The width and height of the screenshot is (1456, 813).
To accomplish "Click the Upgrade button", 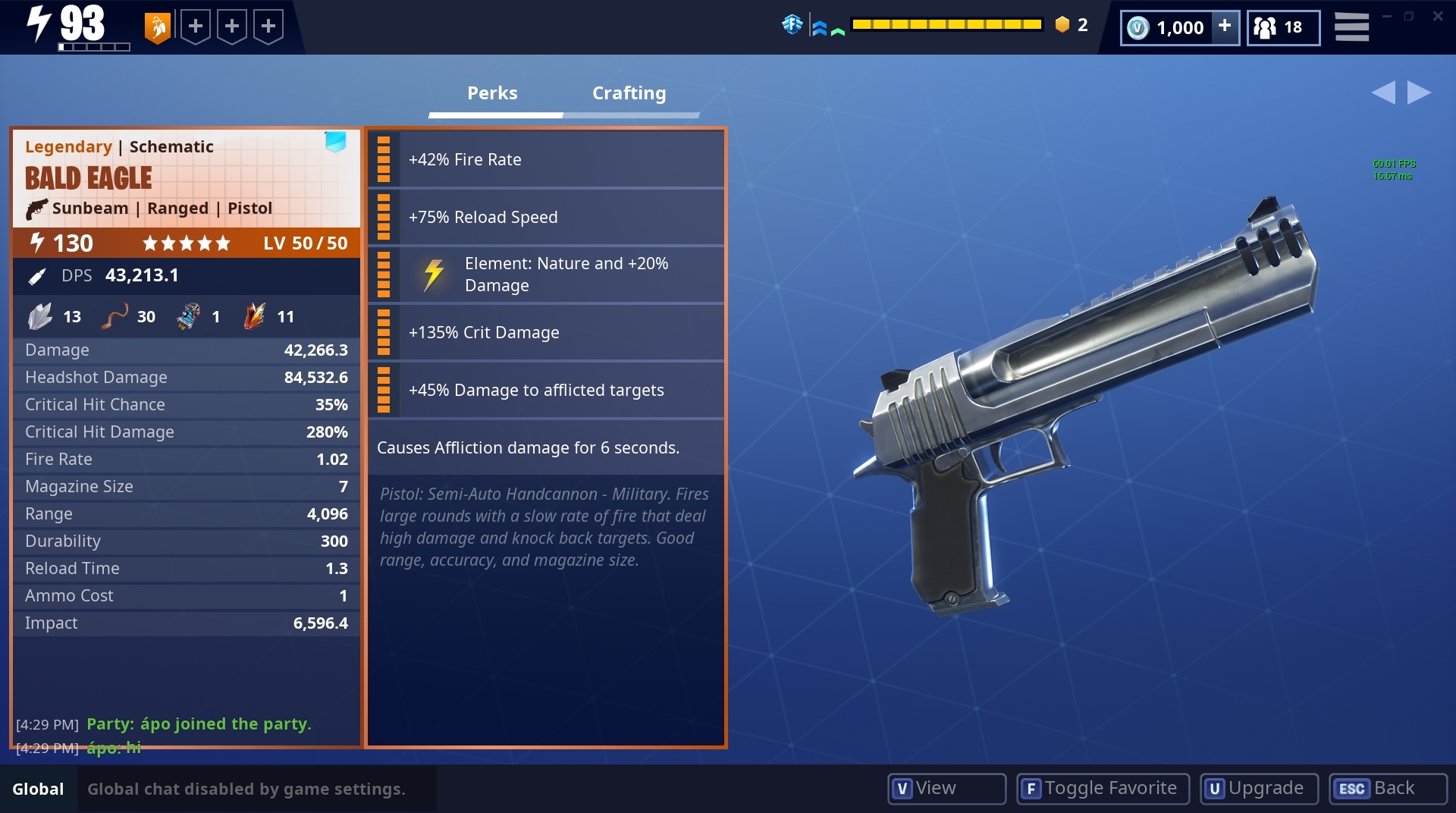I will pyautogui.click(x=1257, y=789).
